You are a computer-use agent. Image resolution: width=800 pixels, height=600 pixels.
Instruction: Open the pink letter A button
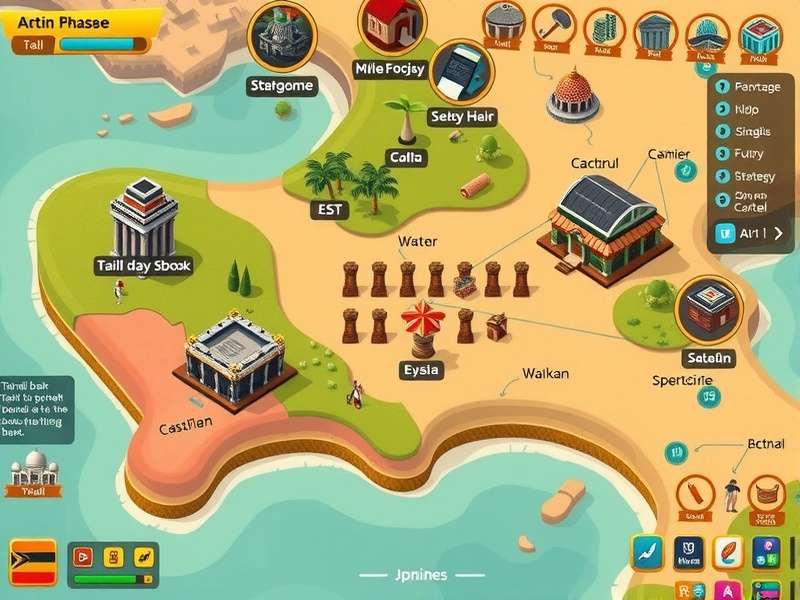coord(727,591)
